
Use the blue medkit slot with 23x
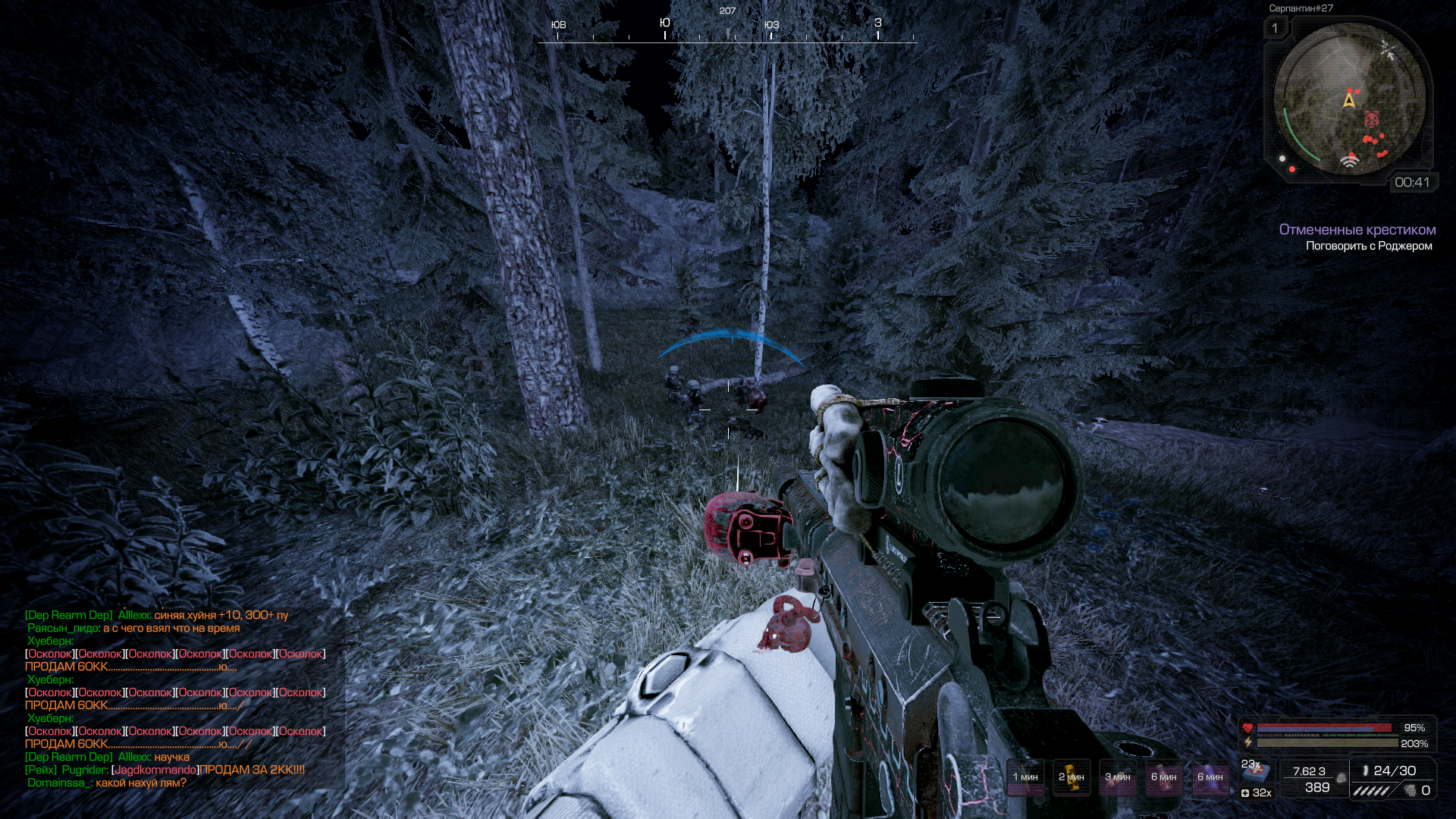coord(1256,770)
